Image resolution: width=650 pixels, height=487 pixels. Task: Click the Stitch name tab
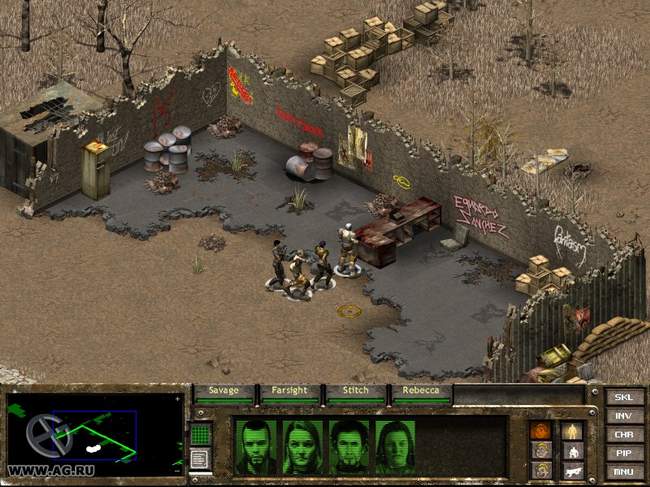click(x=356, y=391)
